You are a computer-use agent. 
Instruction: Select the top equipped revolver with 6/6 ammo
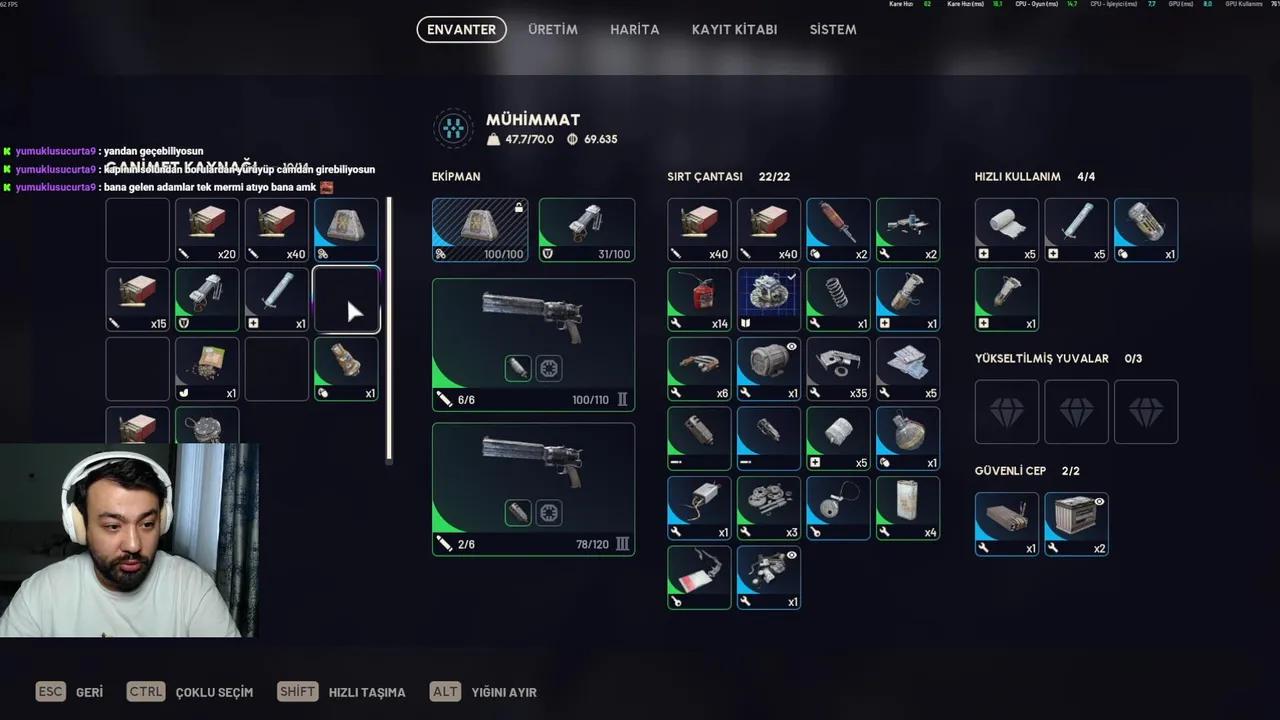[x=533, y=345]
